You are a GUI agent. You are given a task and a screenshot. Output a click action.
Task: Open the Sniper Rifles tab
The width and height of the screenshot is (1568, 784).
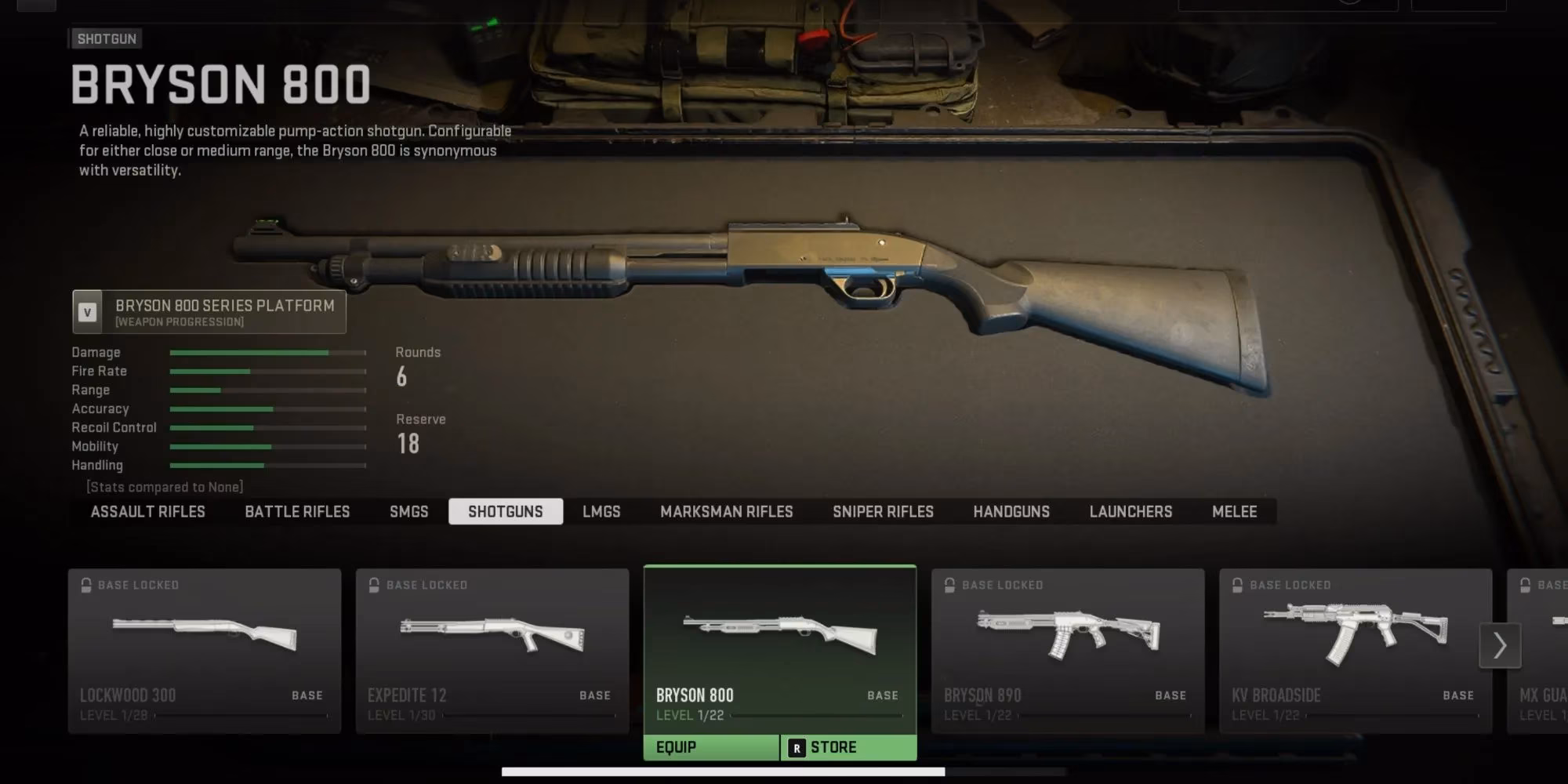point(883,512)
